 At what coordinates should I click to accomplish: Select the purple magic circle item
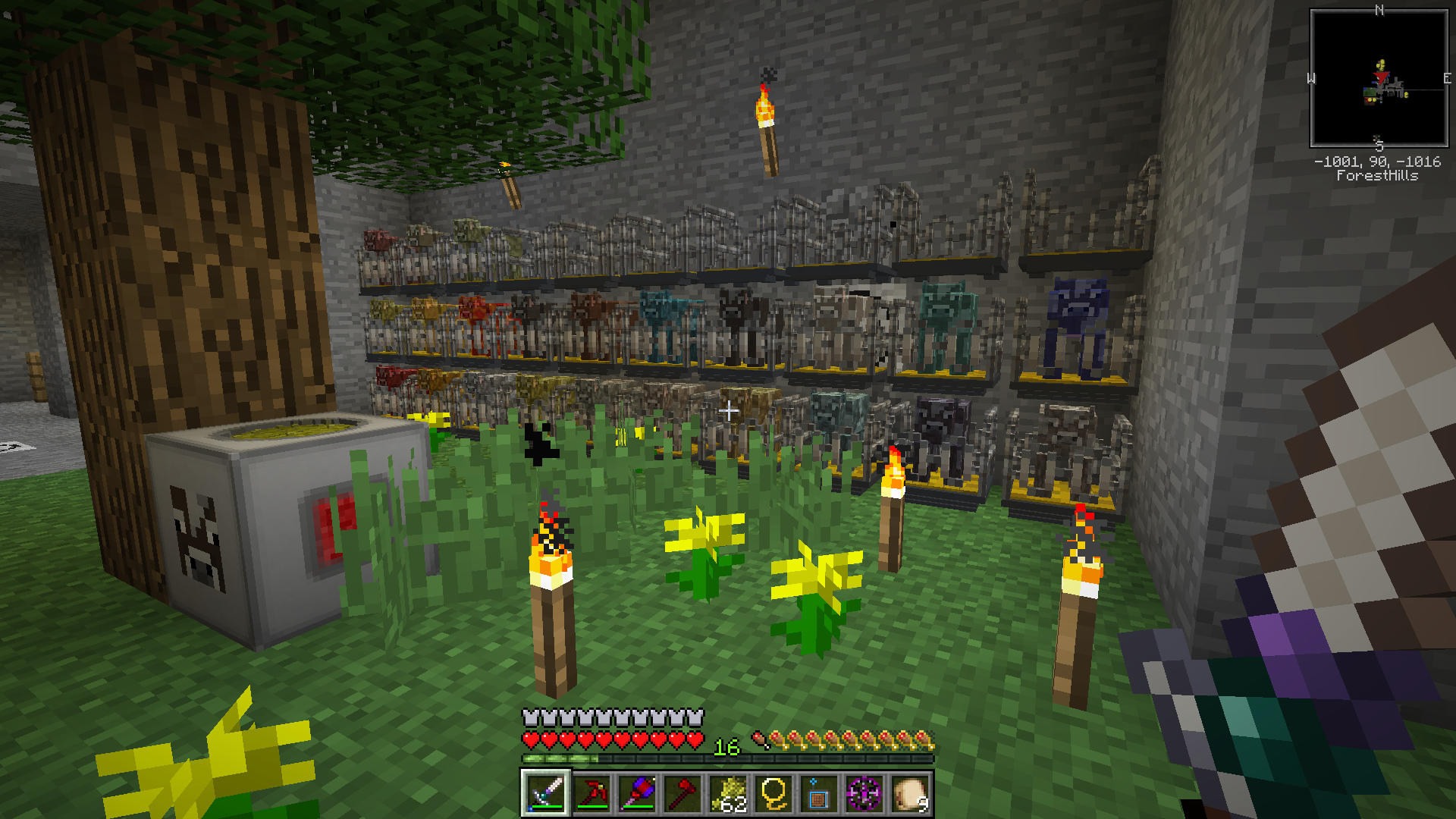click(x=864, y=793)
